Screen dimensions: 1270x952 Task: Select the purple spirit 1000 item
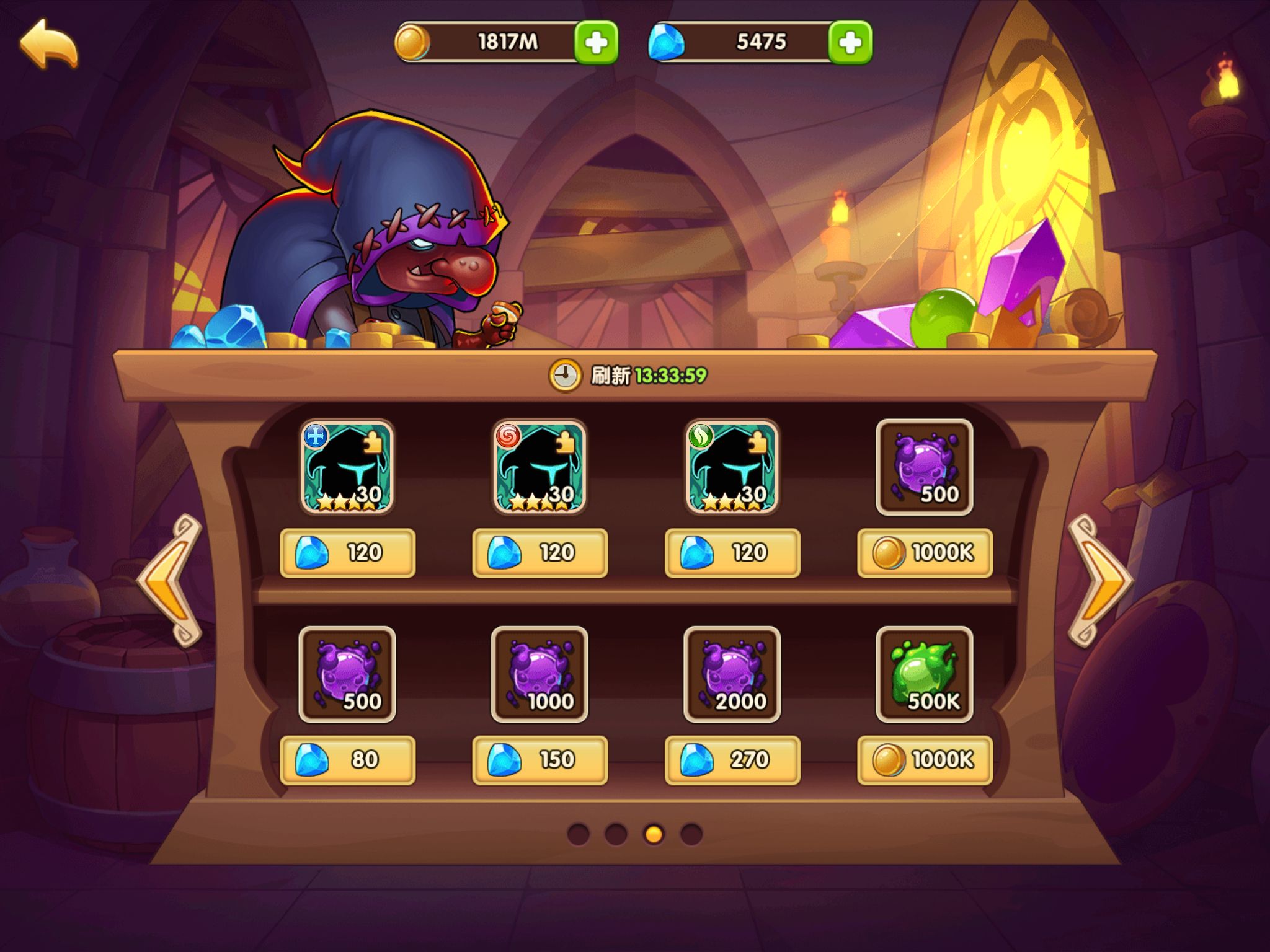point(540,674)
